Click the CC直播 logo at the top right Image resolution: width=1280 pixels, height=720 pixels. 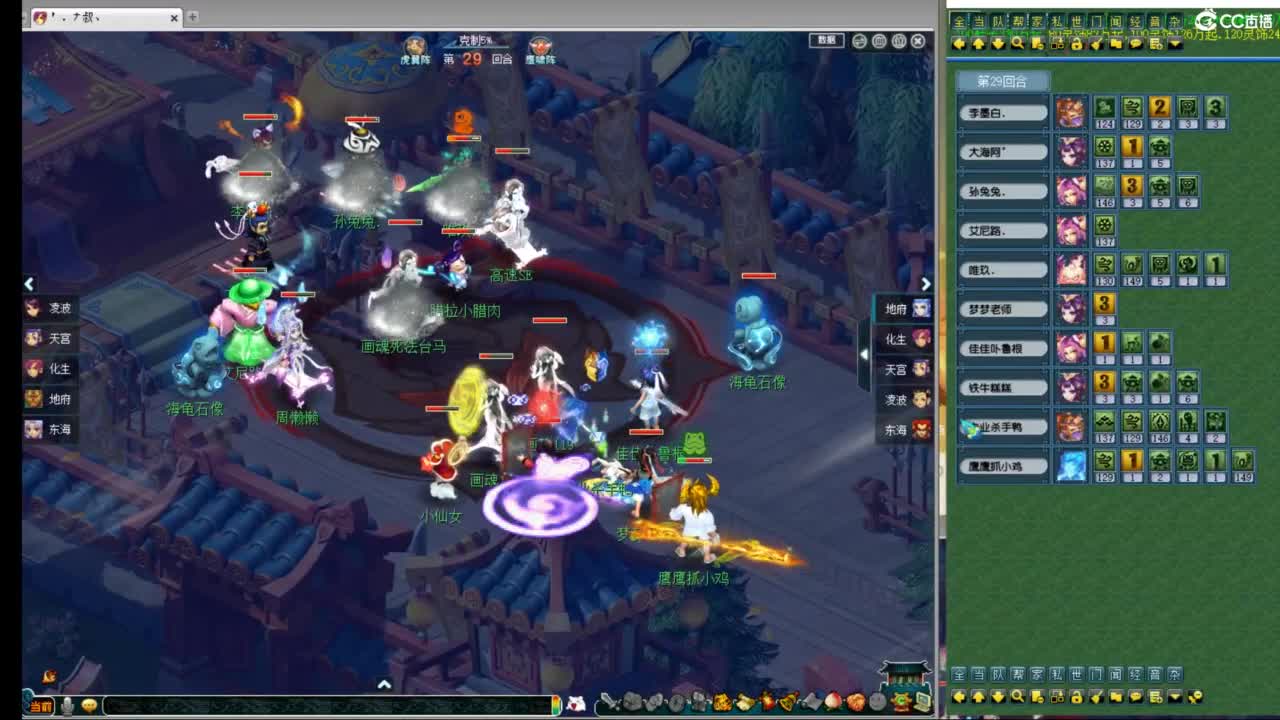coord(1230,19)
